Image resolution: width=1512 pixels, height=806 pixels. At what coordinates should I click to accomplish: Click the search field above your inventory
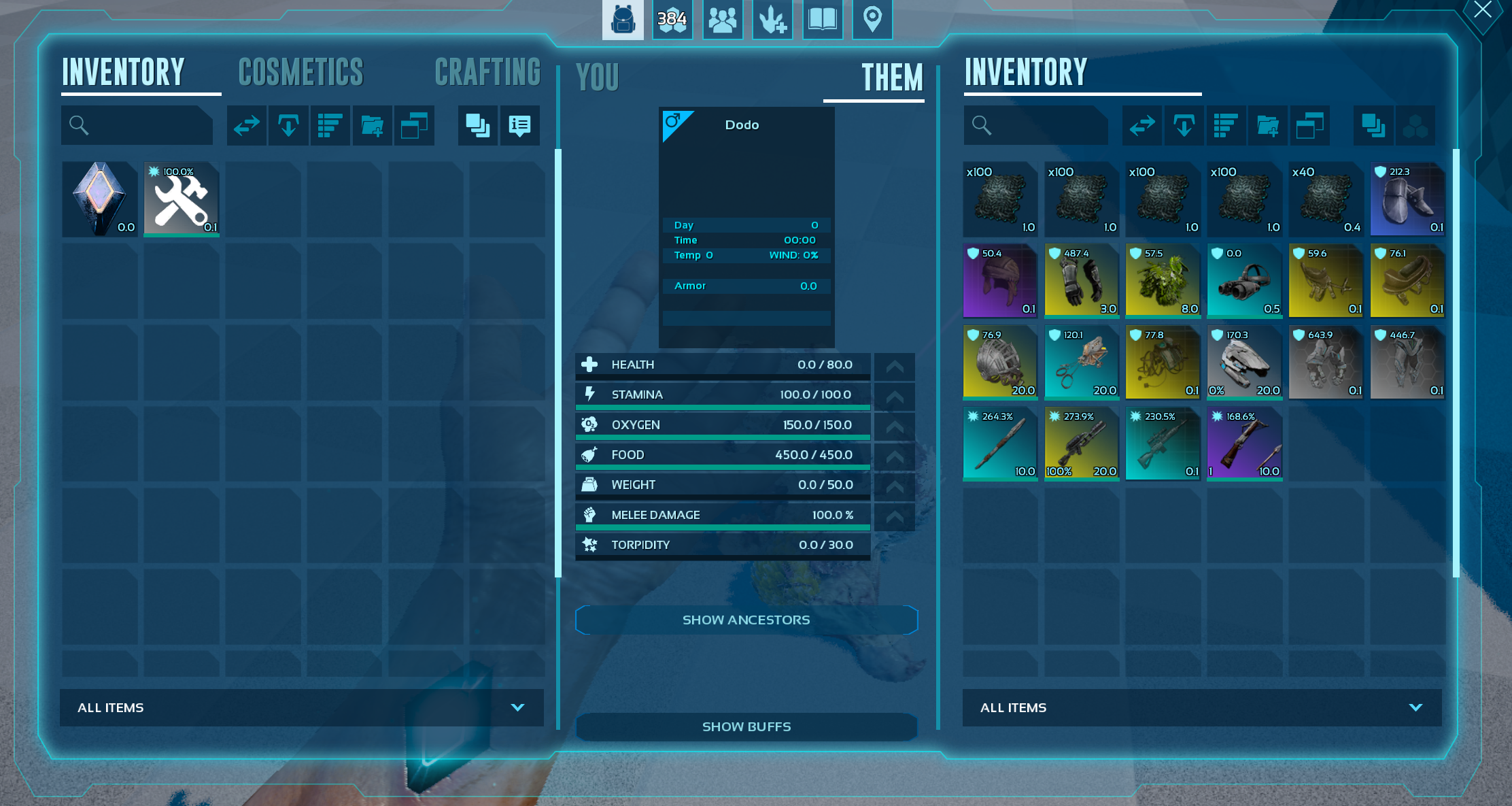pyautogui.click(x=137, y=125)
